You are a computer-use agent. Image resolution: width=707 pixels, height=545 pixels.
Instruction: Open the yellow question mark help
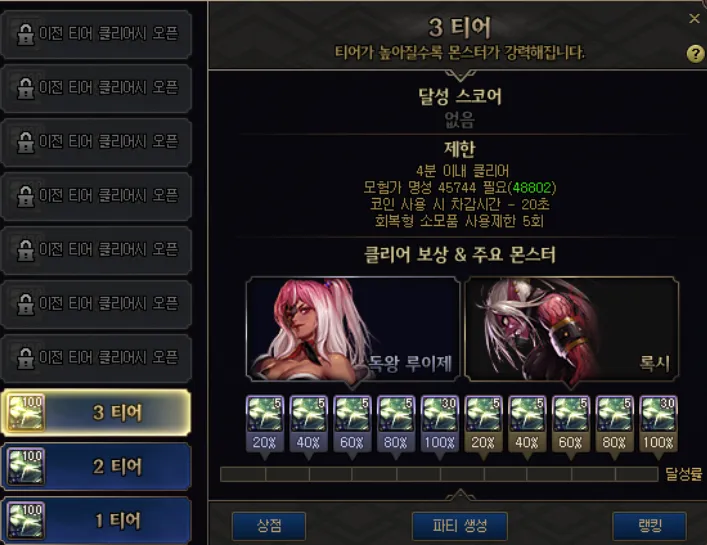pos(695,54)
